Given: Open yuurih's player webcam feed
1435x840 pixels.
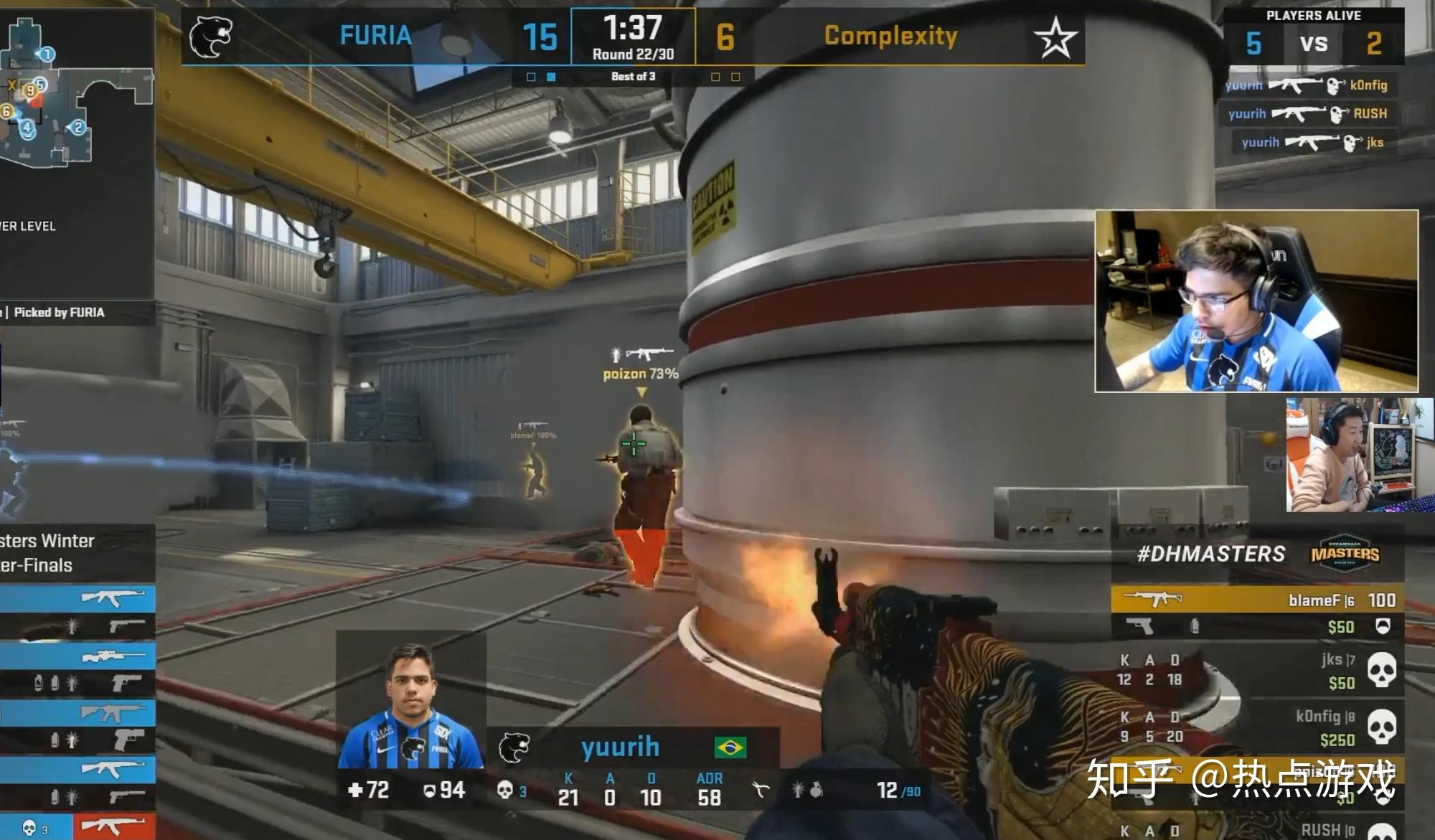Looking at the screenshot, I should (1256, 301).
